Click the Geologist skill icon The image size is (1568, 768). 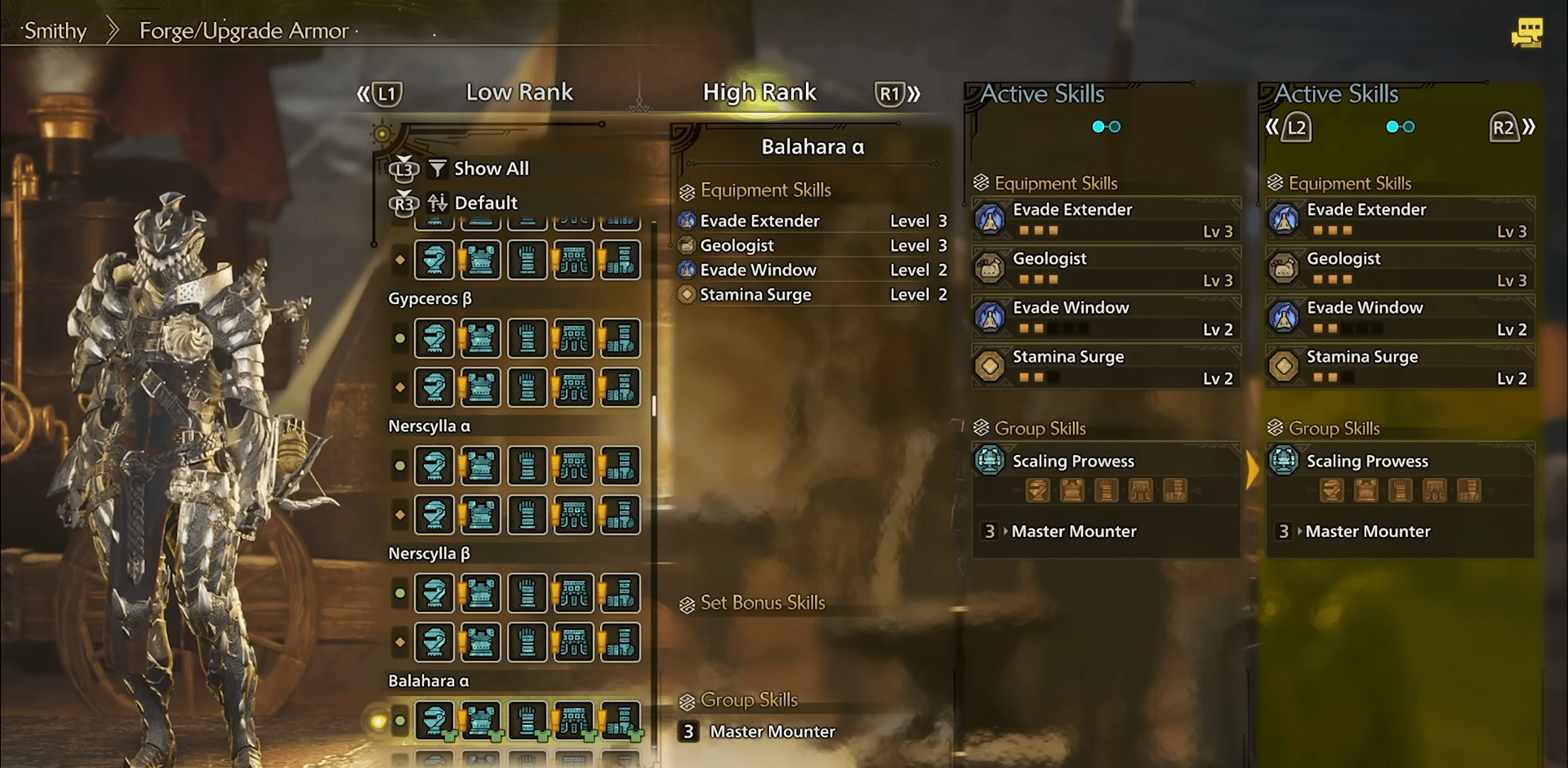(989, 267)
